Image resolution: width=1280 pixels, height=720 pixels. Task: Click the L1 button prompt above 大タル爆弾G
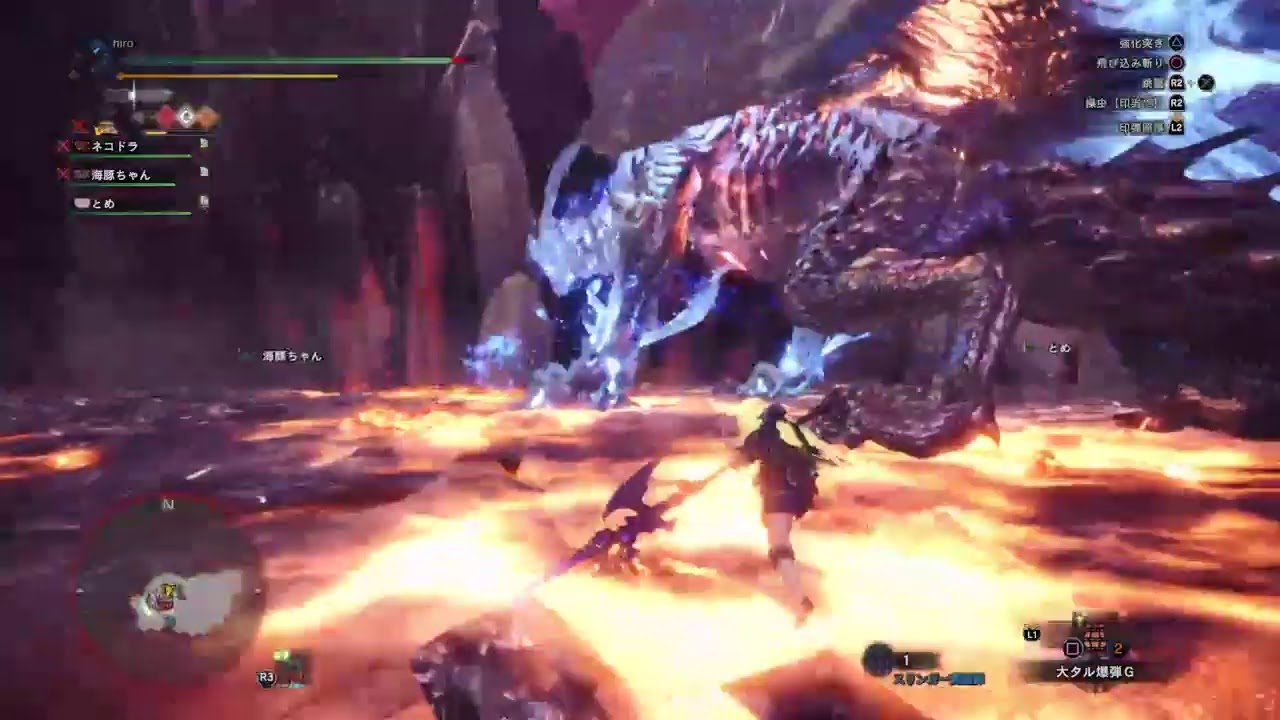[1031, 634]
